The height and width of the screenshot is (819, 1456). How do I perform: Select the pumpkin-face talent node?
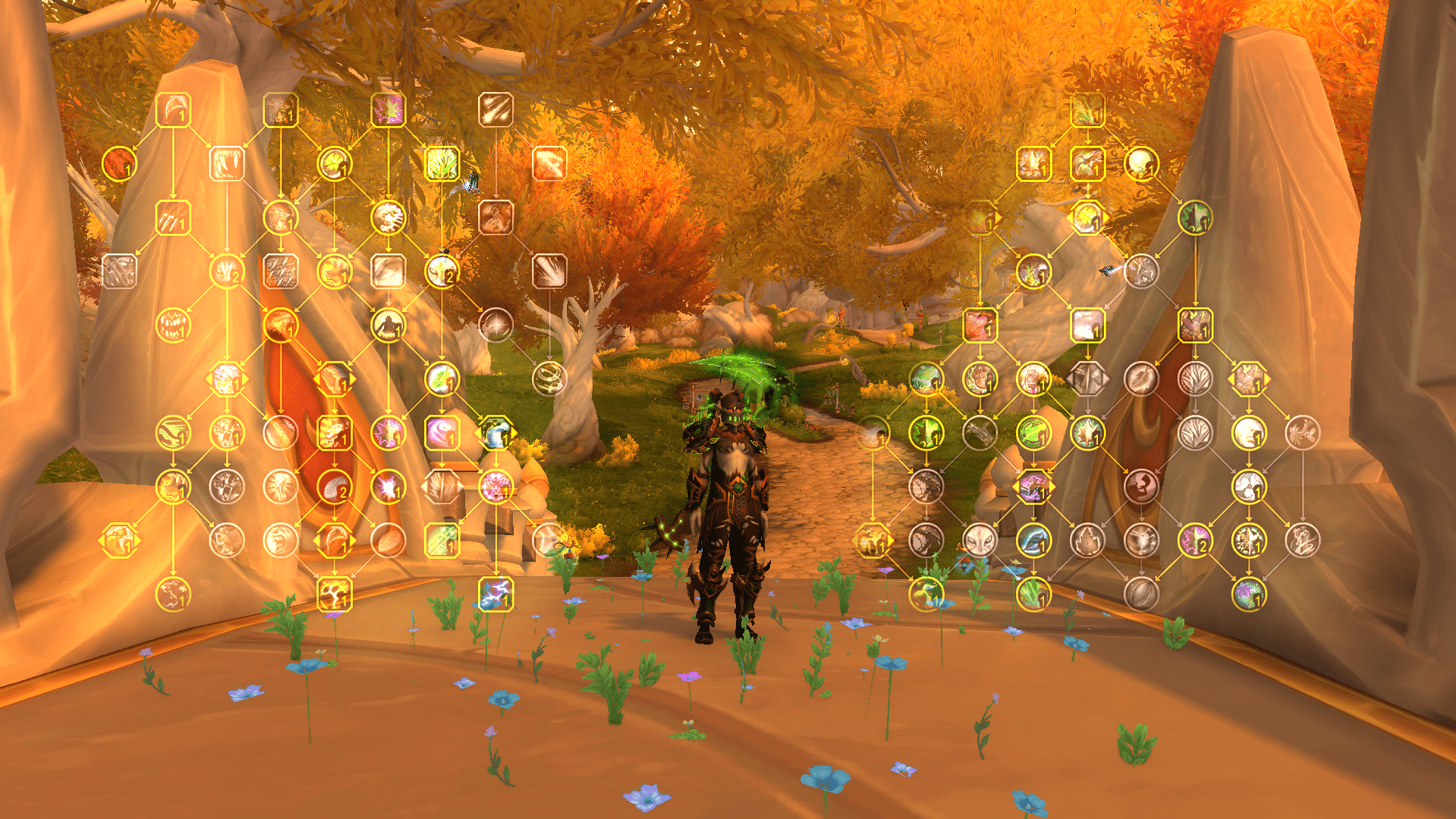tap(173, 325)
